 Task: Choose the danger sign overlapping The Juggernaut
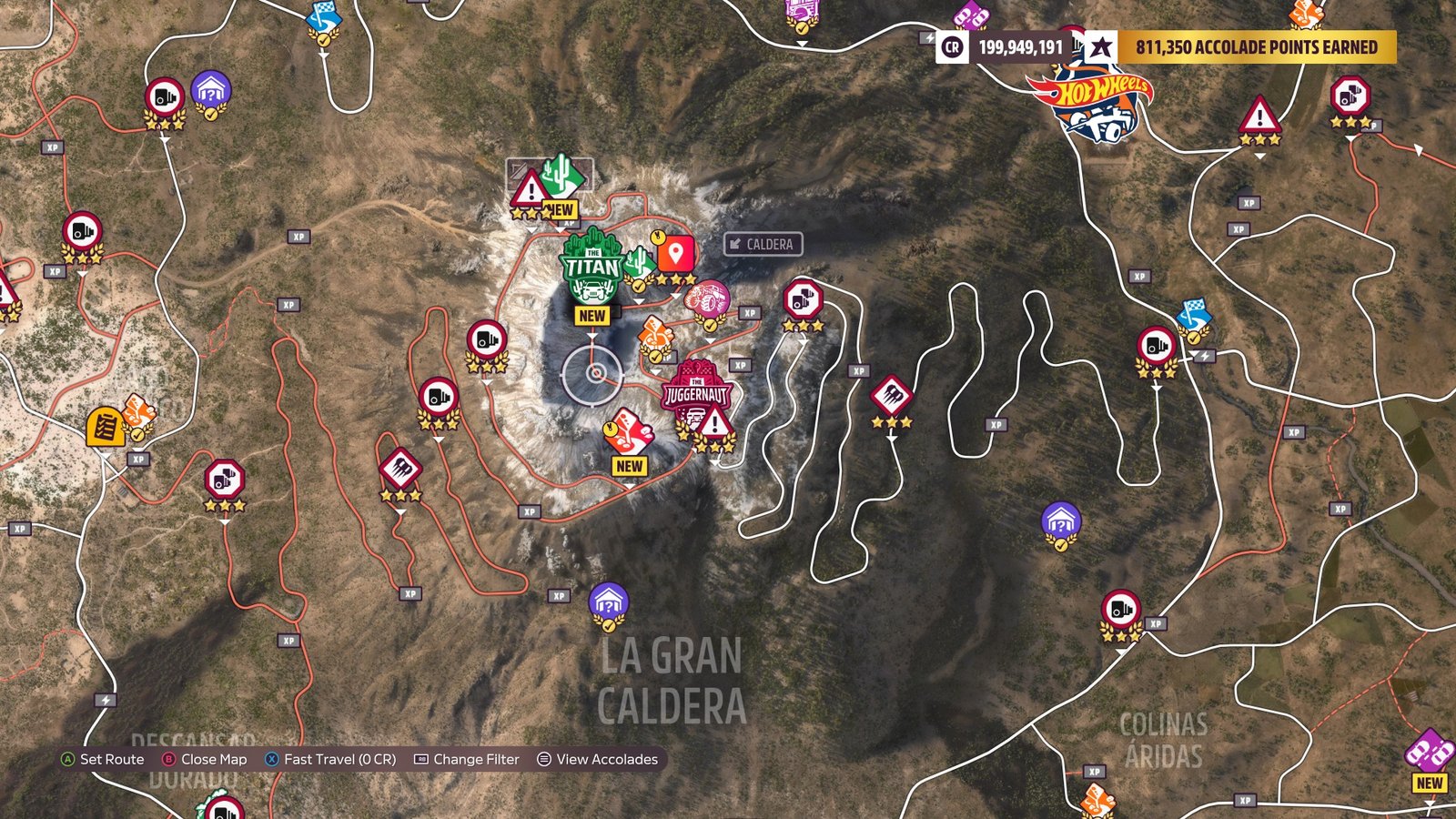click(x=714, y=424)
